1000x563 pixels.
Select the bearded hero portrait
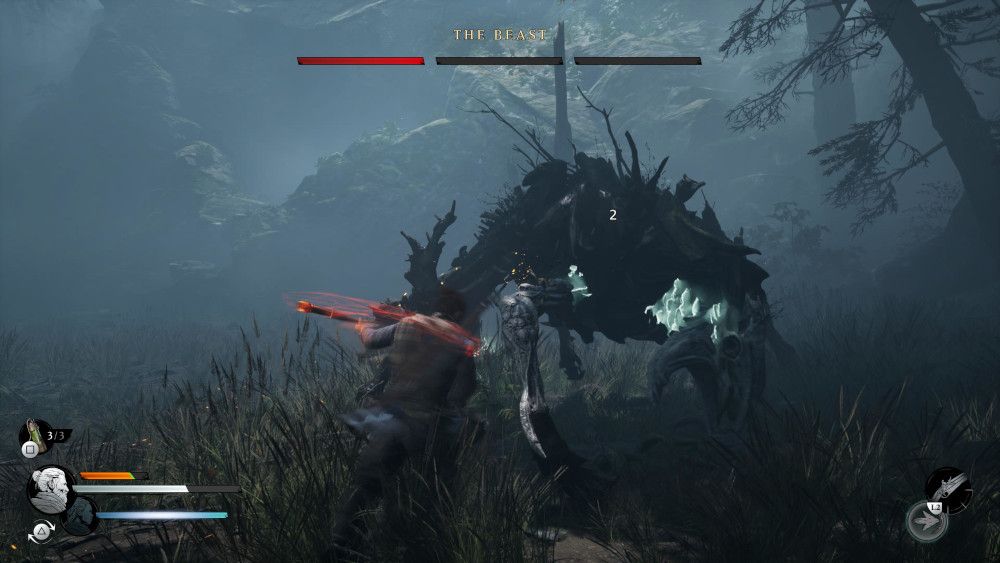coord(50,489)
